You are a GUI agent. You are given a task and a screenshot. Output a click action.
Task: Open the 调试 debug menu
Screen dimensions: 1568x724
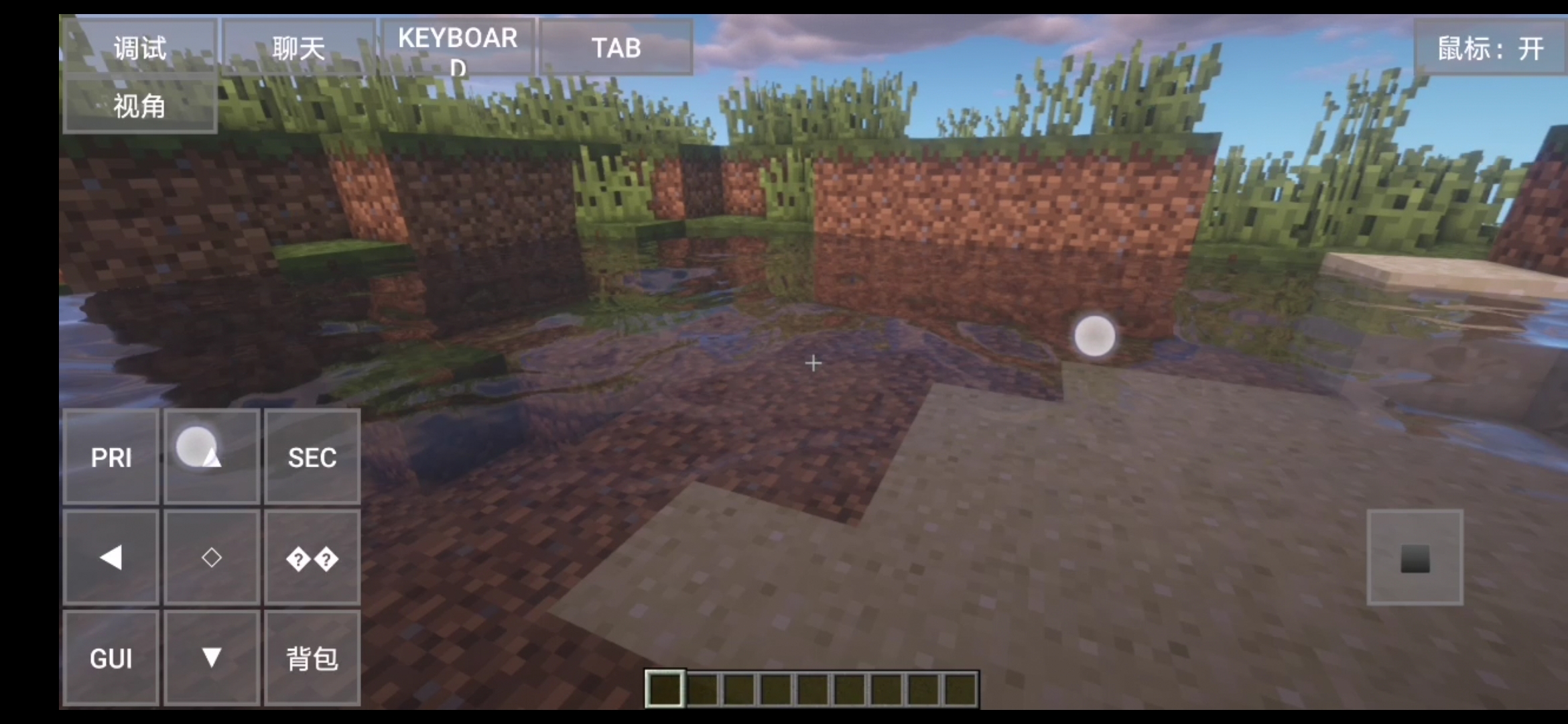coord(139,47)
